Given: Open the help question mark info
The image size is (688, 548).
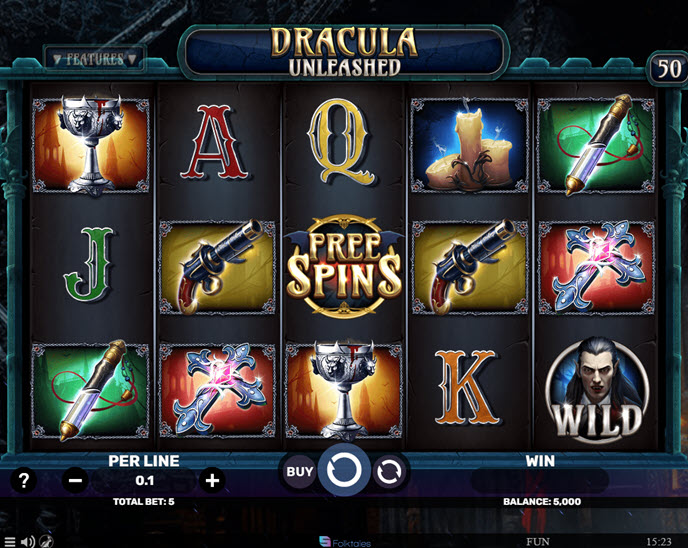Looking at the screenshot, I should click(x=24, y=480).
